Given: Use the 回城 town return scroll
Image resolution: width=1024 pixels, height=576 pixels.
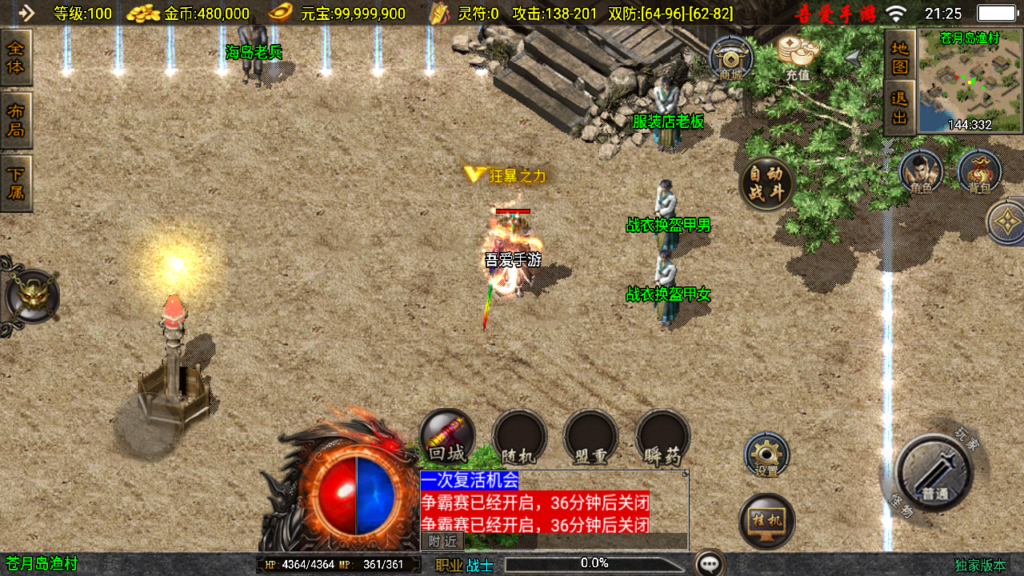Looking at the screenshot, I should tap(447, 437).
